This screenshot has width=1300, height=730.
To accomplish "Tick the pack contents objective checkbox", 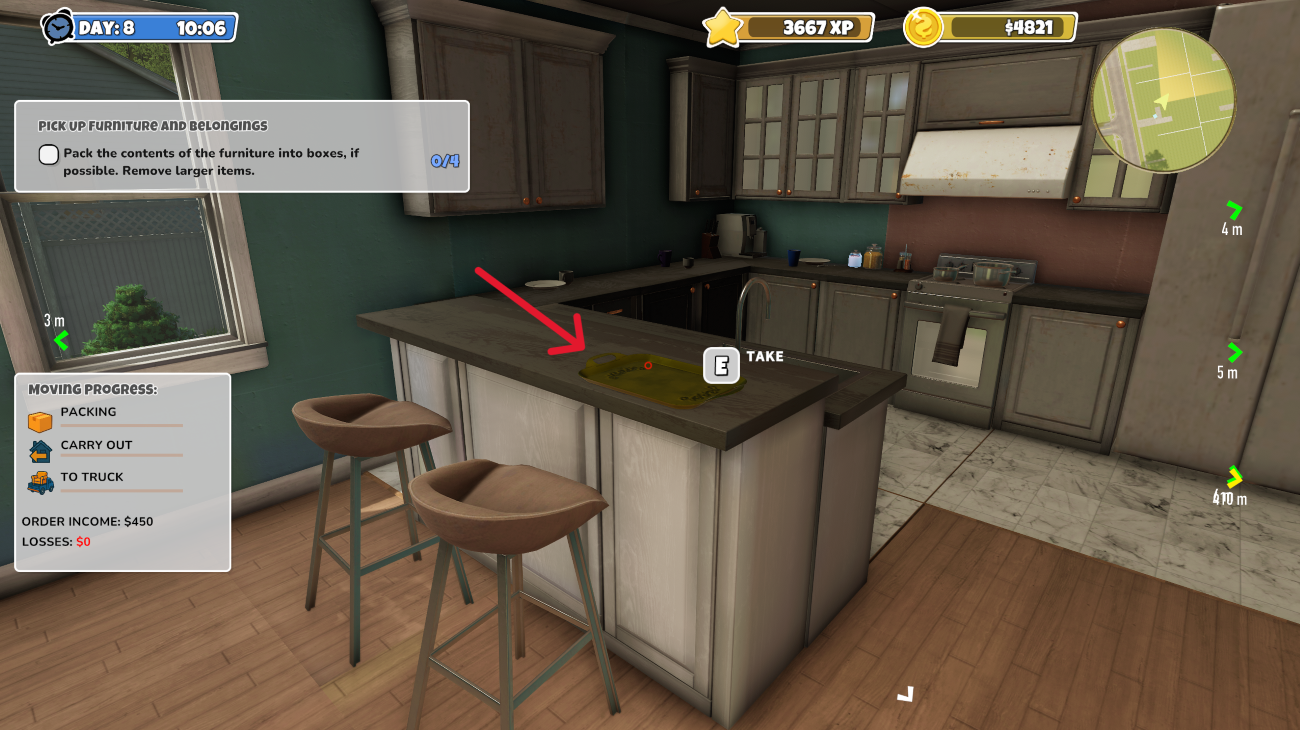I will point(49,154).
